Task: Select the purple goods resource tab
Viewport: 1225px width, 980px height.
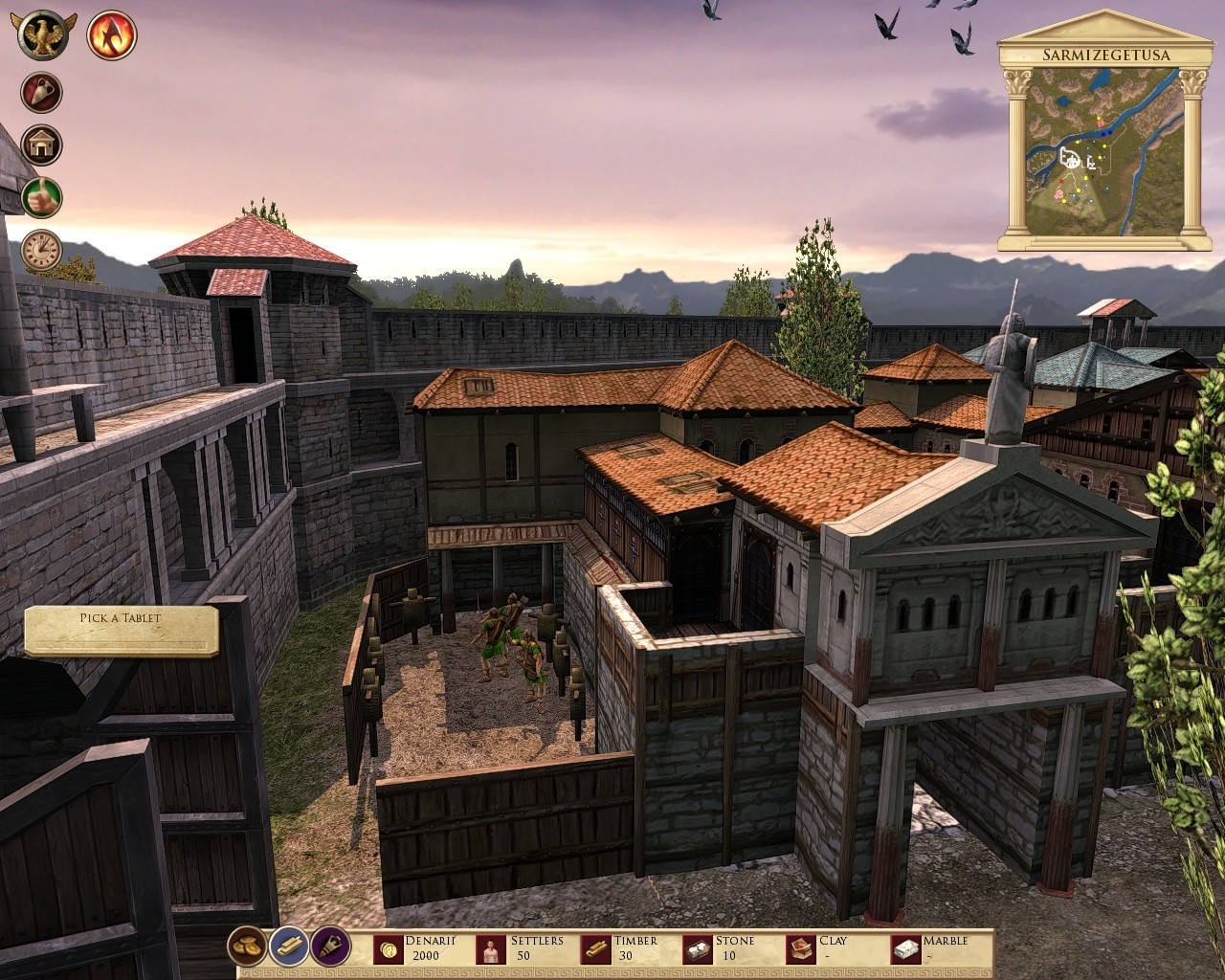Action: (x=329, y=947)
